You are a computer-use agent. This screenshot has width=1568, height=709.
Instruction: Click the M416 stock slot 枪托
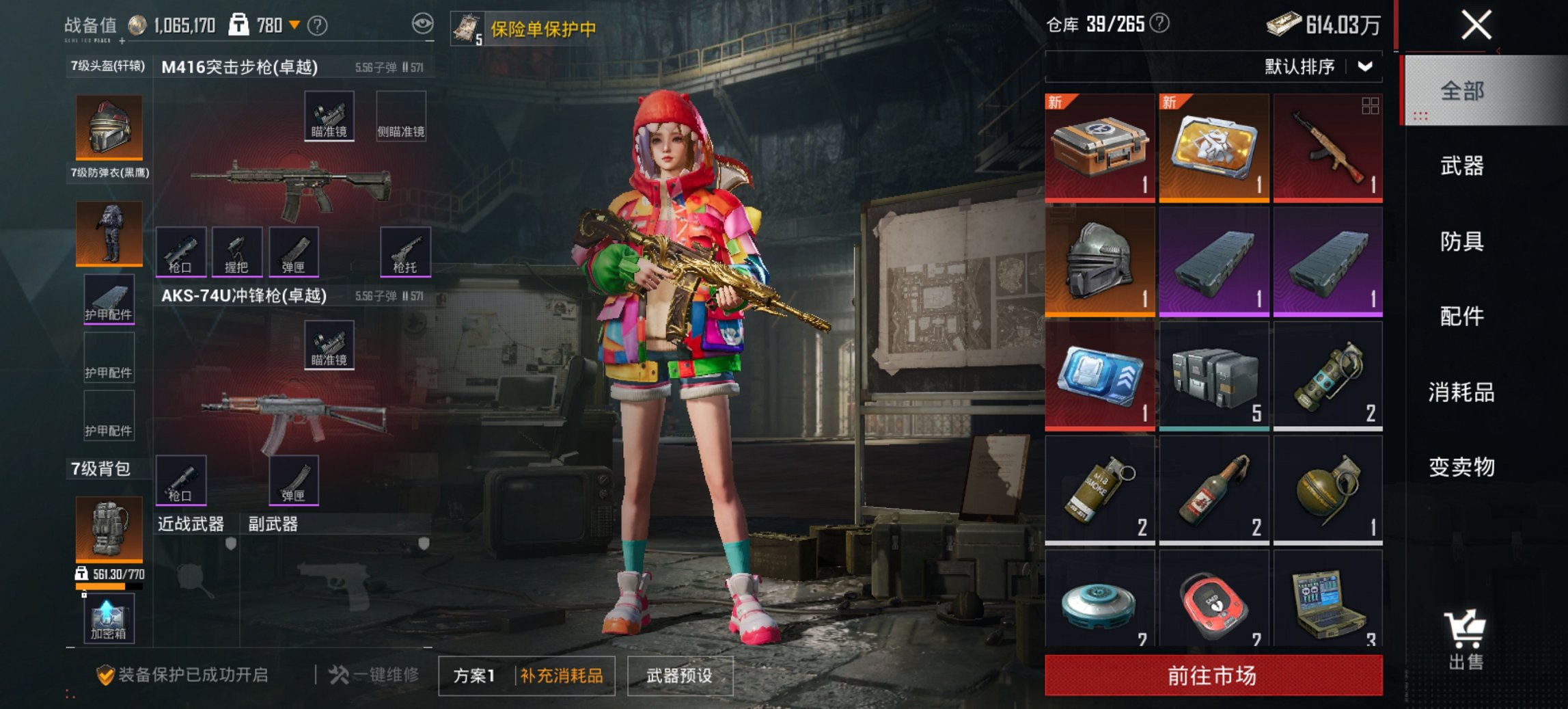404,251
